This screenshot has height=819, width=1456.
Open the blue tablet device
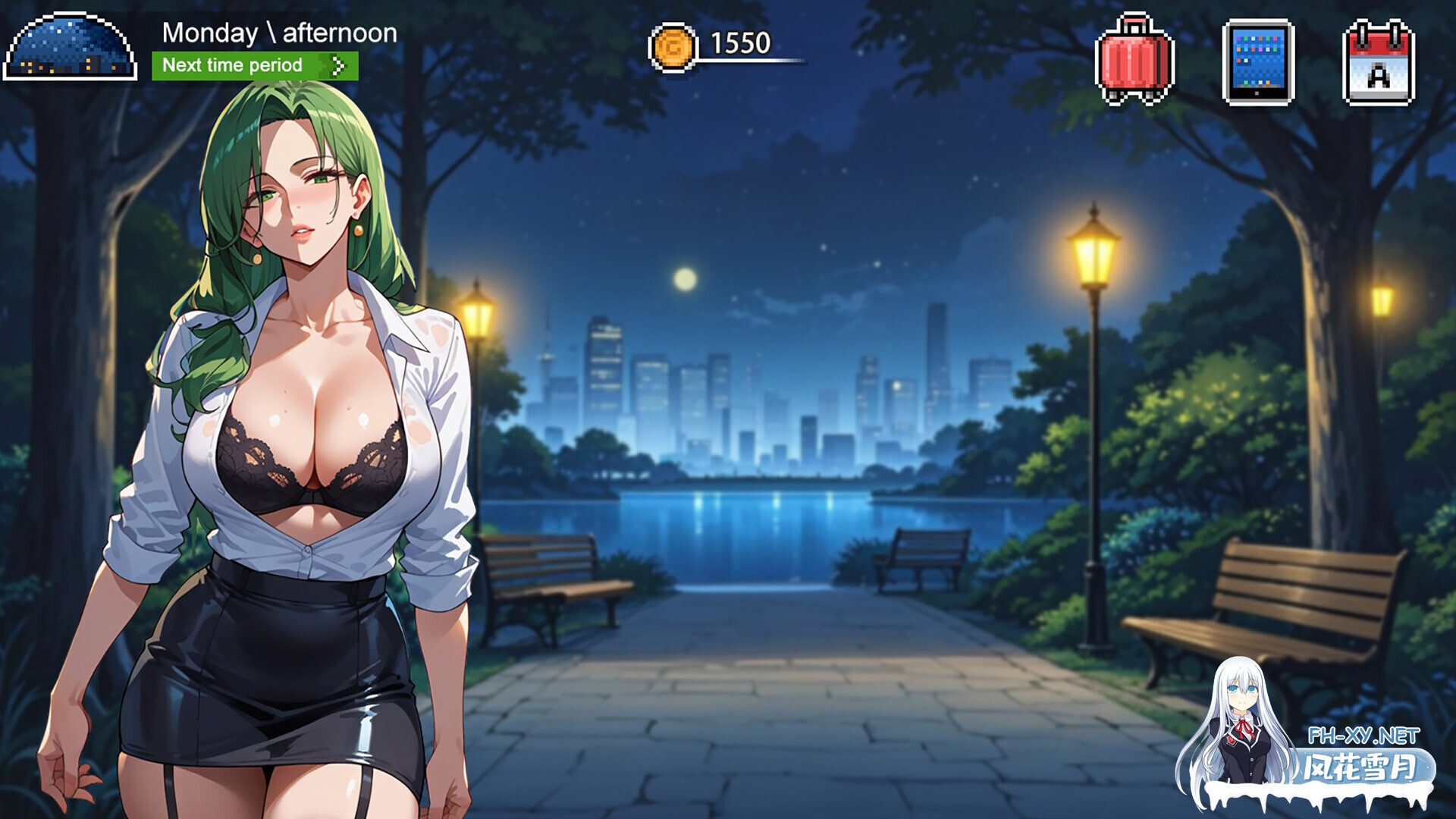1258,62
